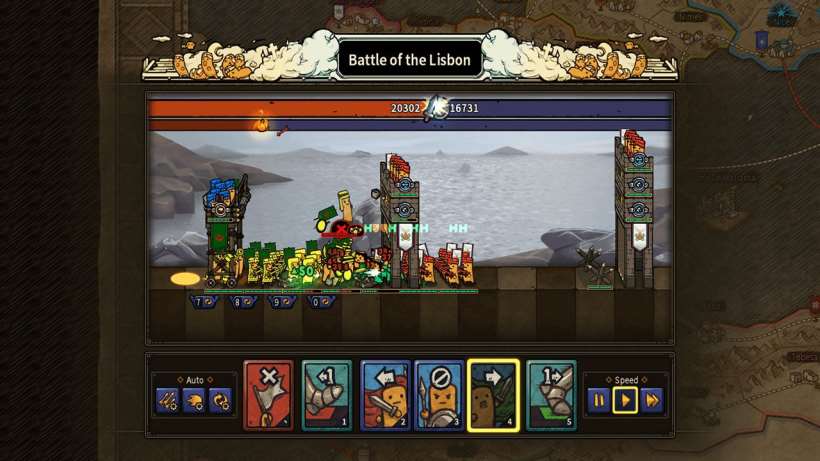Viewport: 820px width, 461px height.
Task: Select the hold position spearman card
Action: (x=439, y=395)
